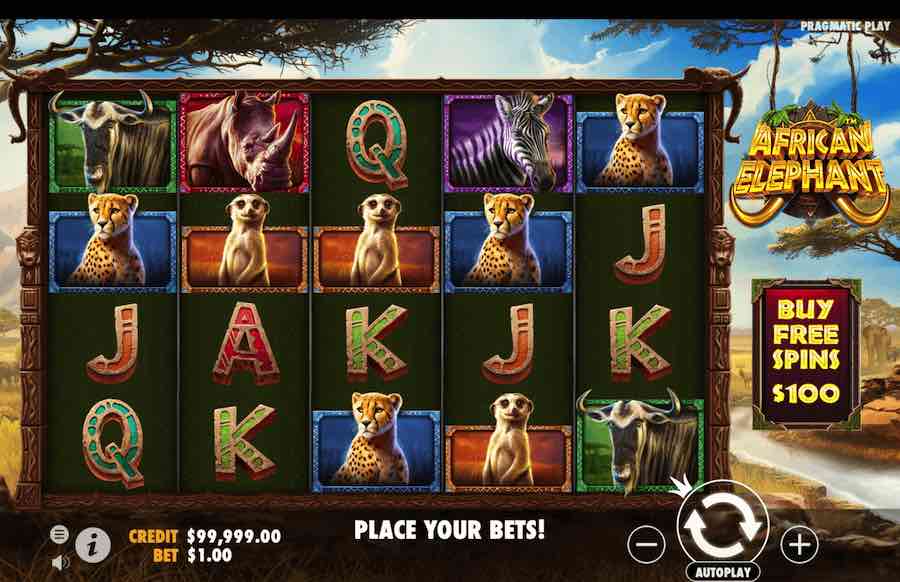This screenshot has width=900, height=582.
Task: Buy Free Spins for $100
Action: click(805, 354)
